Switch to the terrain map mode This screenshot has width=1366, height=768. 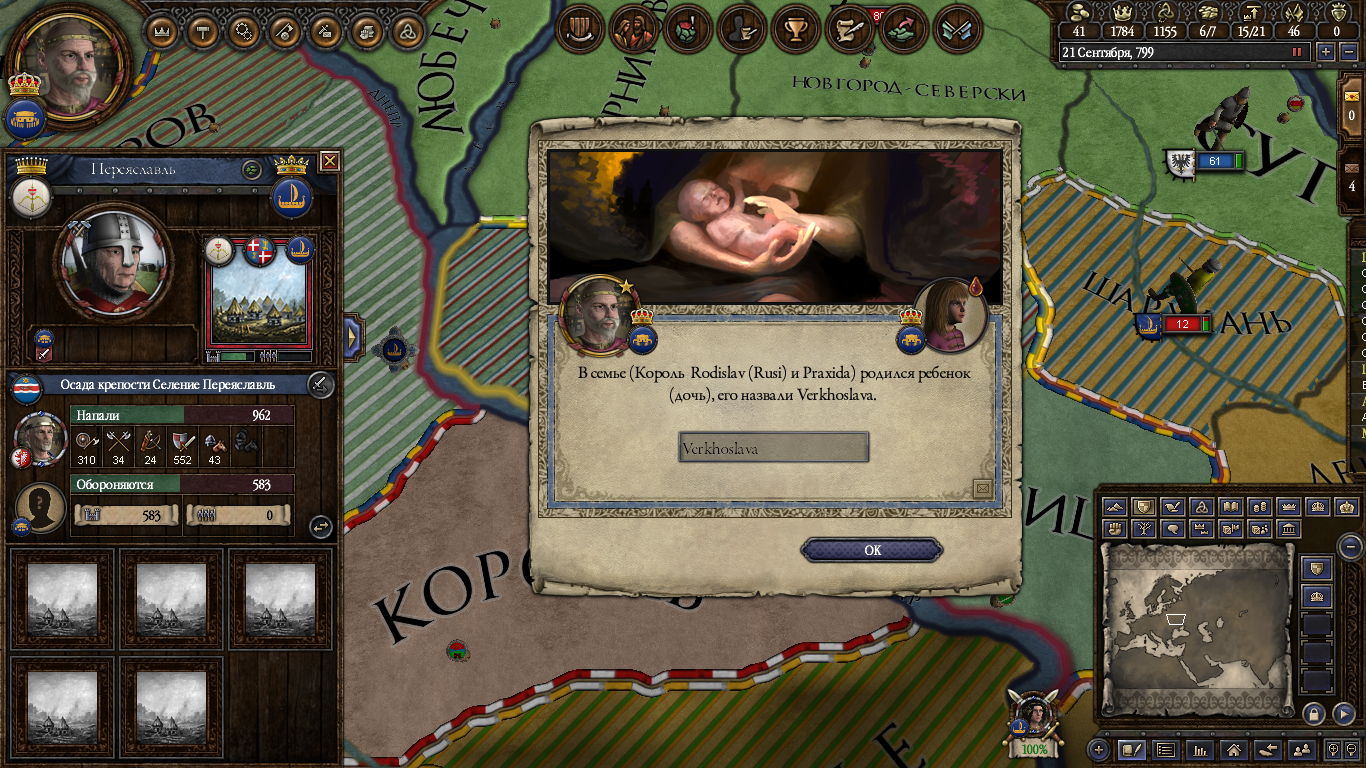tap(1115, 507)
